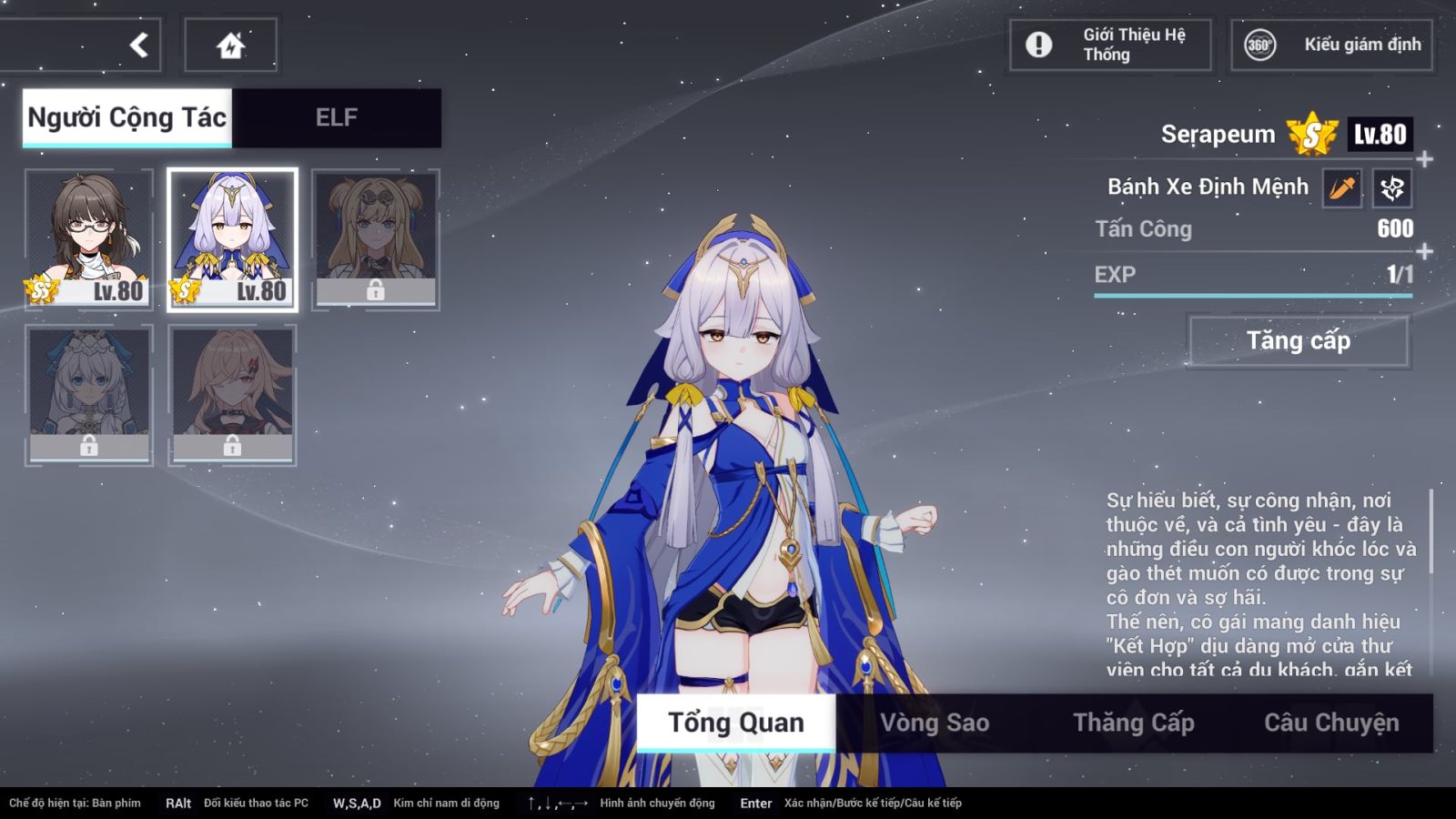Select the Vòng Sao tab
1456x819 pixels.
tap(934, 722)
